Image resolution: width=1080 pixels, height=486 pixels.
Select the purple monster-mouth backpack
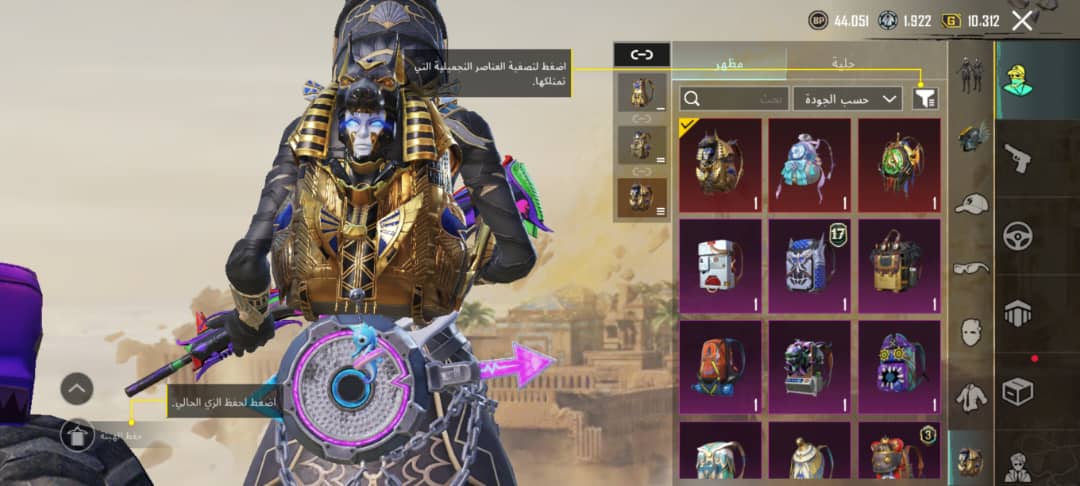[x=900, y=366]
